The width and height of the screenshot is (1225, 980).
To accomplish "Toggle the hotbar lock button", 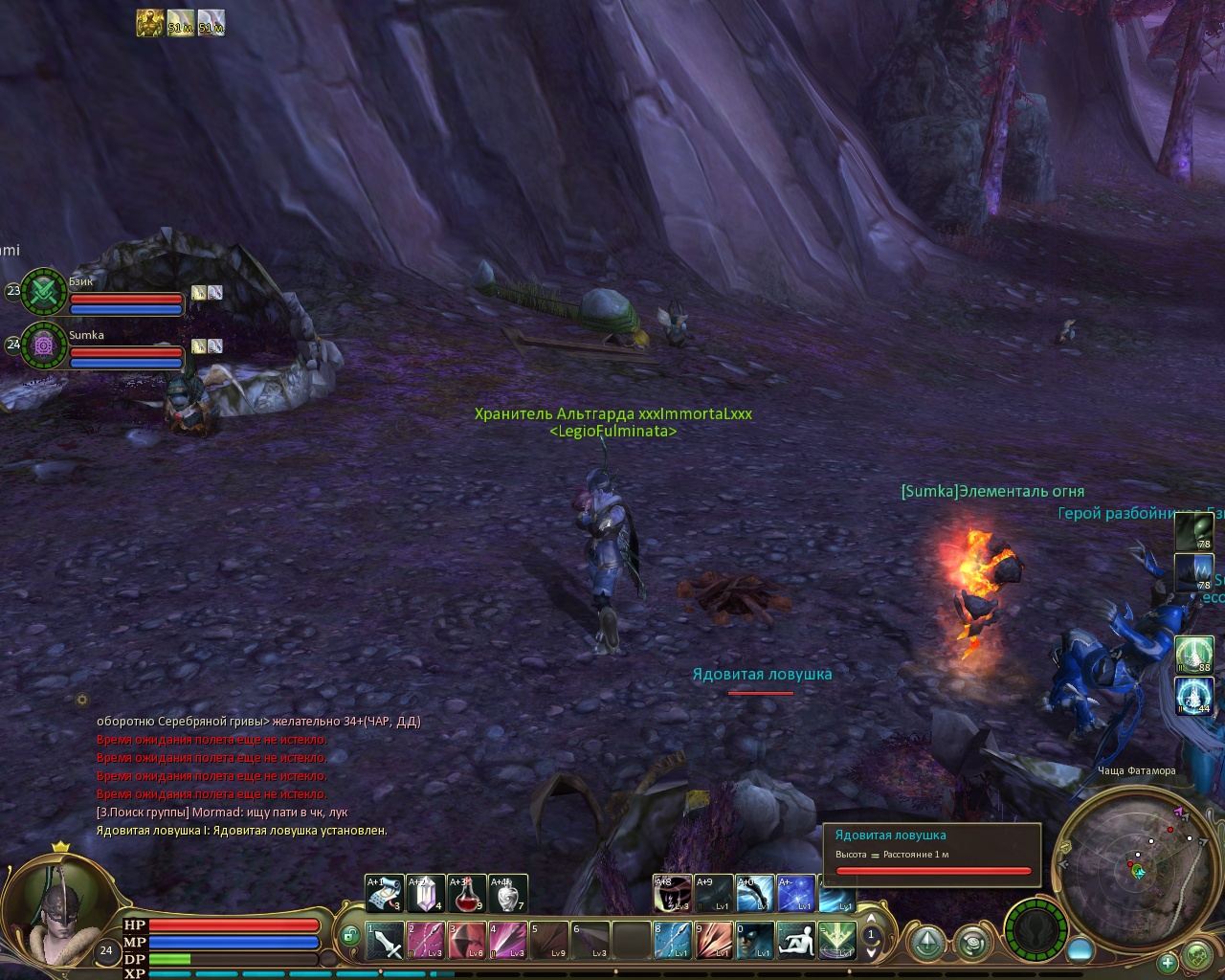I will coord(350,935).
